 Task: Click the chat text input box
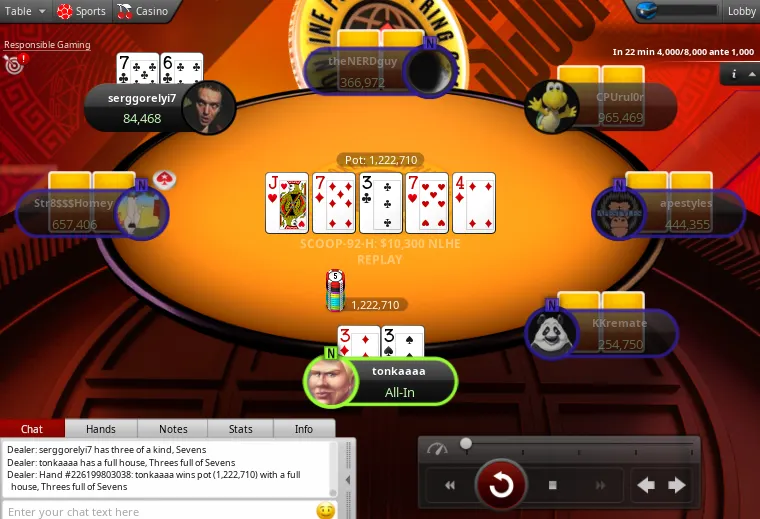(160, 511)
